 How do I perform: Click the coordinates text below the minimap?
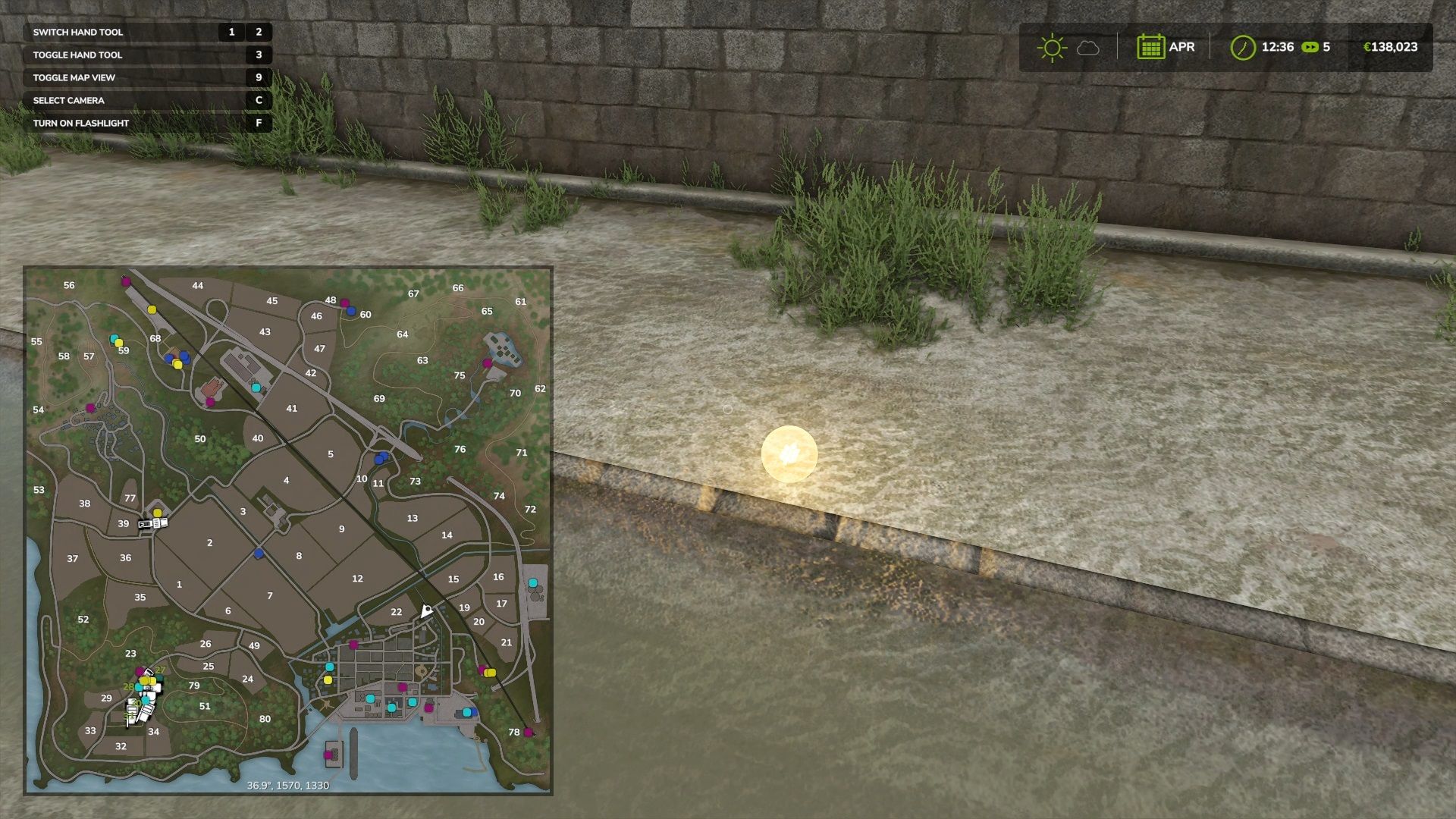pyautogui.click(x=287, y=786)
